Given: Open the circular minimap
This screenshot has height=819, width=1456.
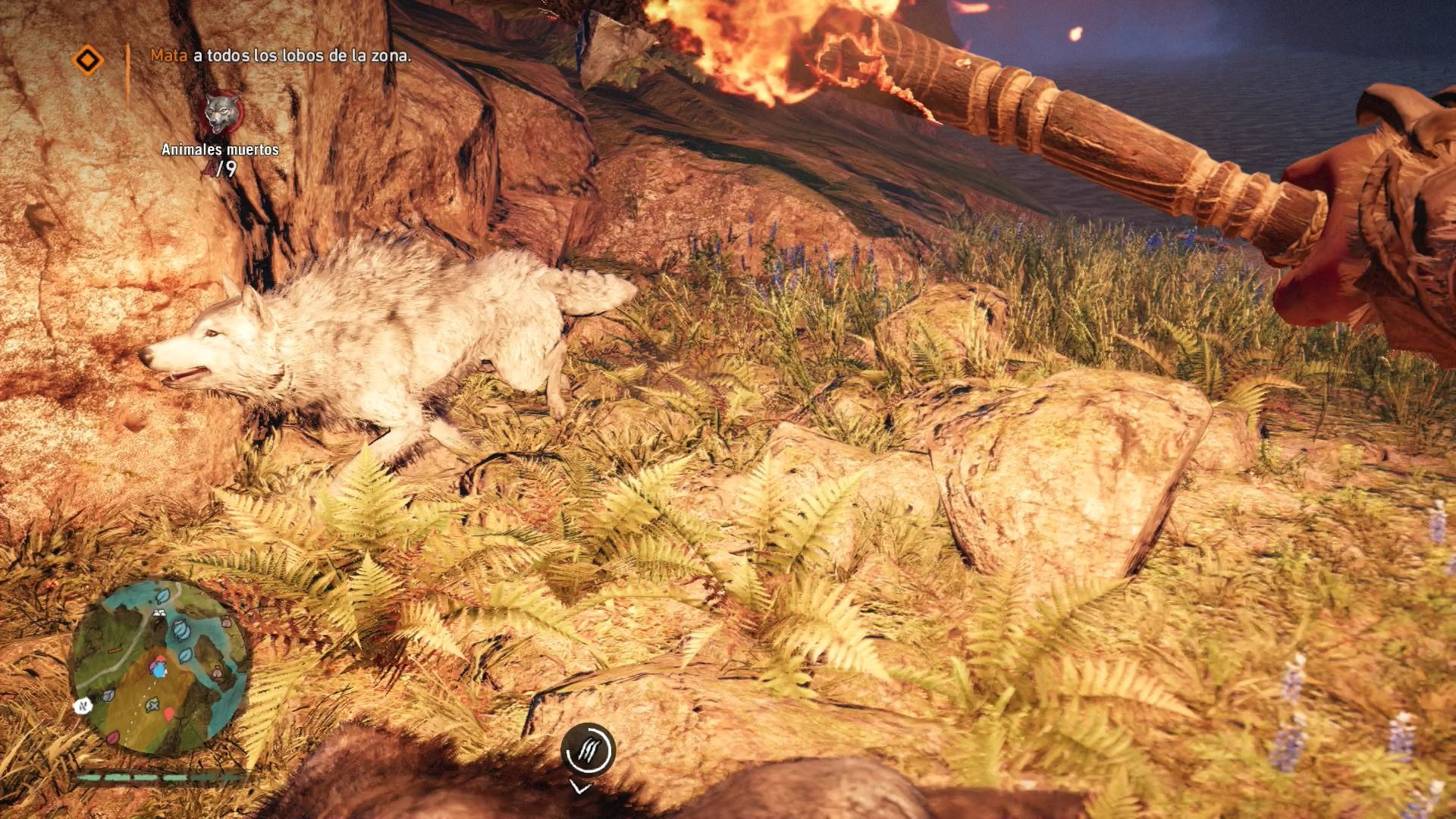Looking at the screenshot, I should pos(159,667).
